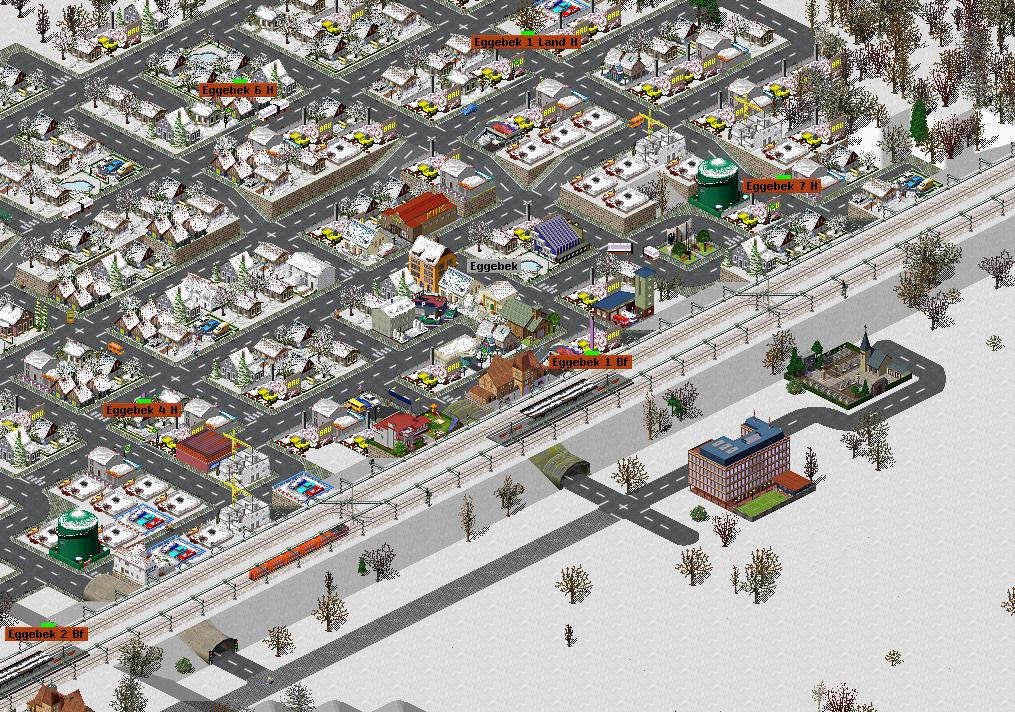Click the Eggebek town name label
Screen dimensions: 1015x712
[x=493, y=266]
